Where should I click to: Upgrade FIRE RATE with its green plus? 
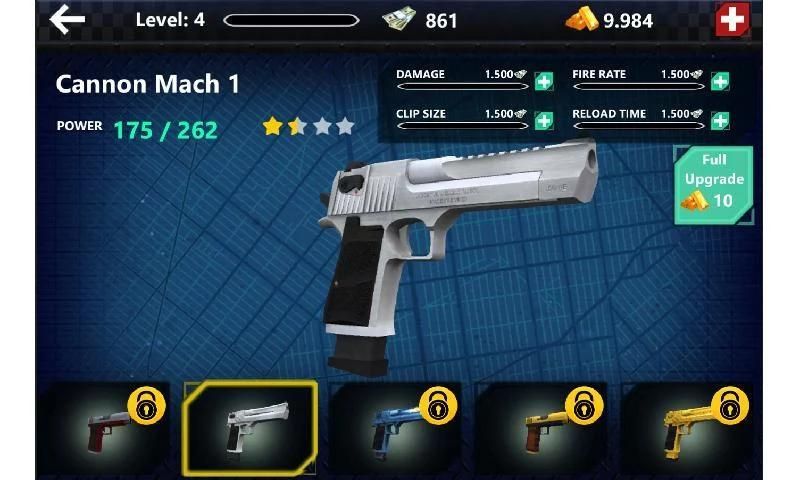tap(720, 82)
